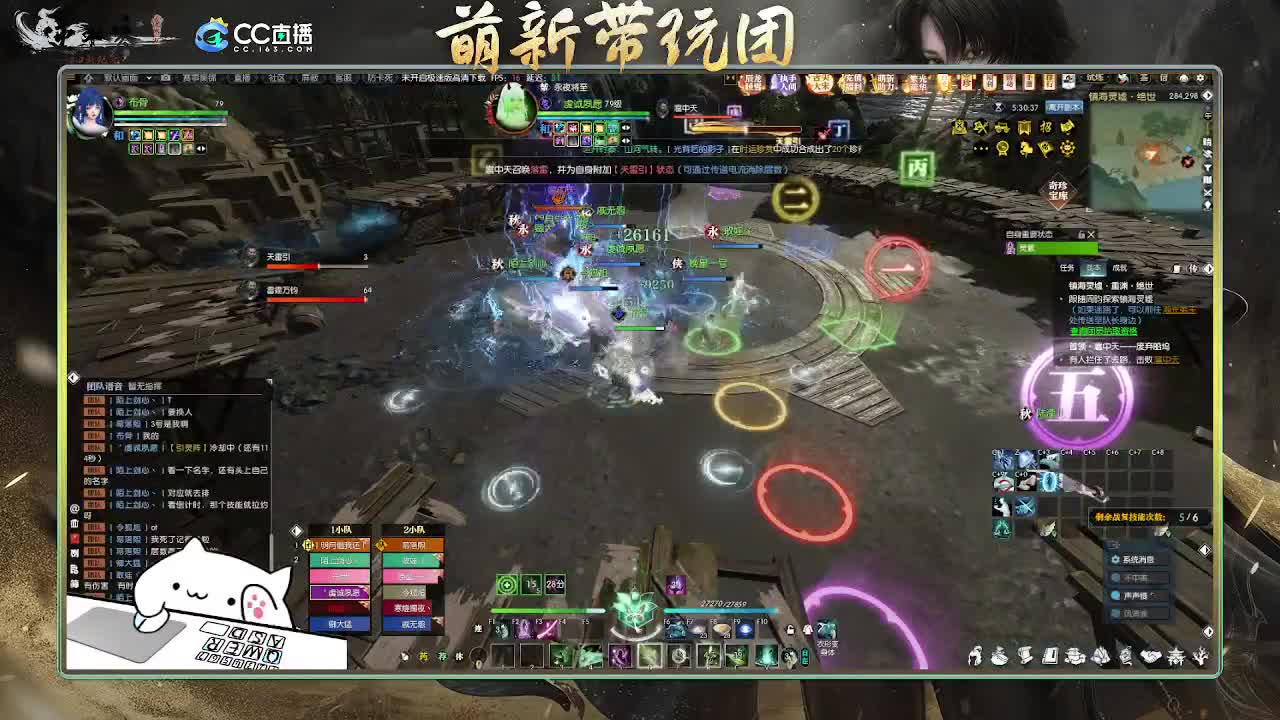The image size is (1280, 720).
Task: Open the 系统消息 channel dropdown
Action: [x=1139, y=559]
